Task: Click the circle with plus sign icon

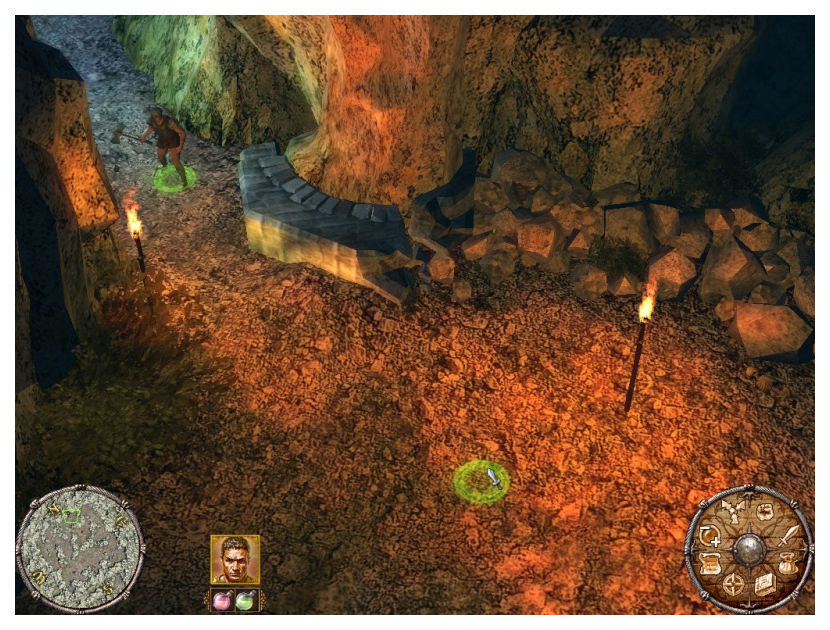Action: coord(710,535)
